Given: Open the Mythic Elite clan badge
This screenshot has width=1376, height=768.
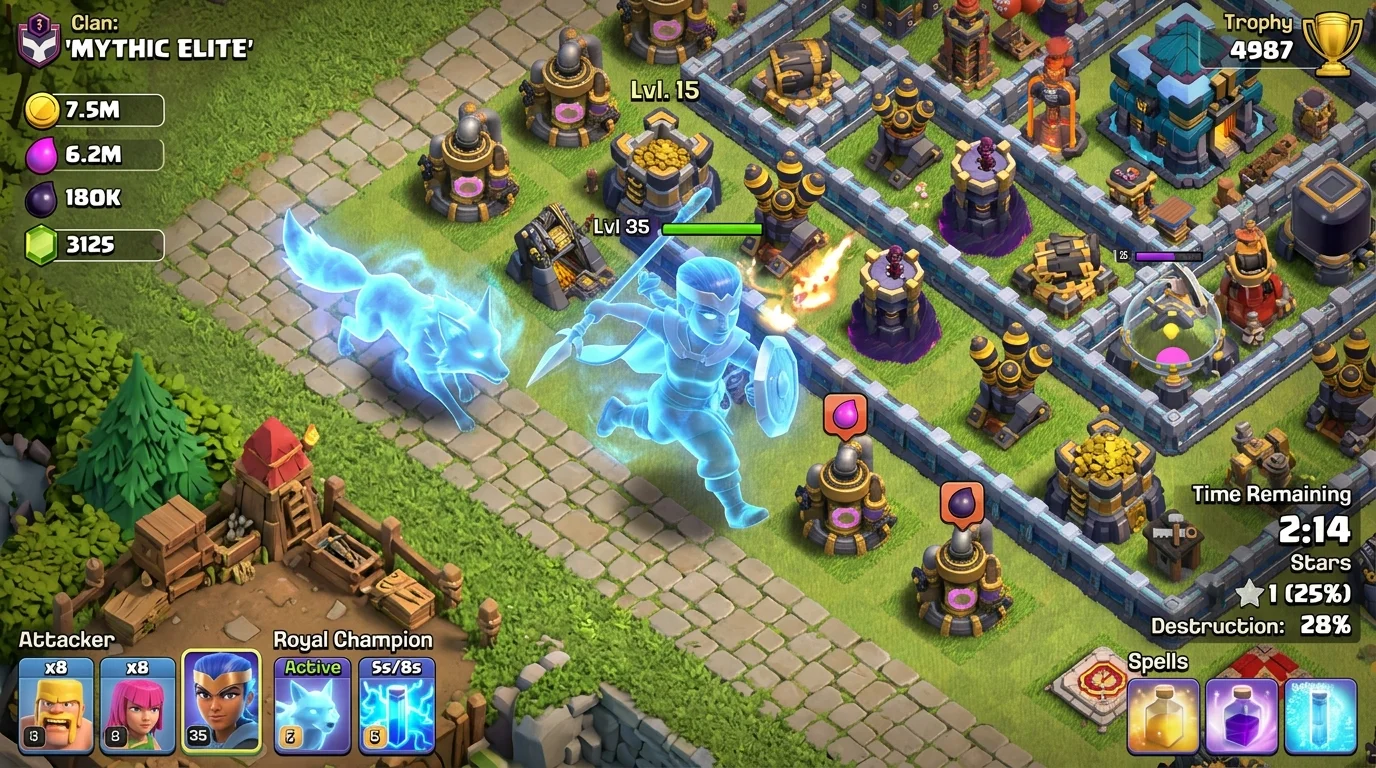Looking at the screenshot, I should click(x=39, y=40).
